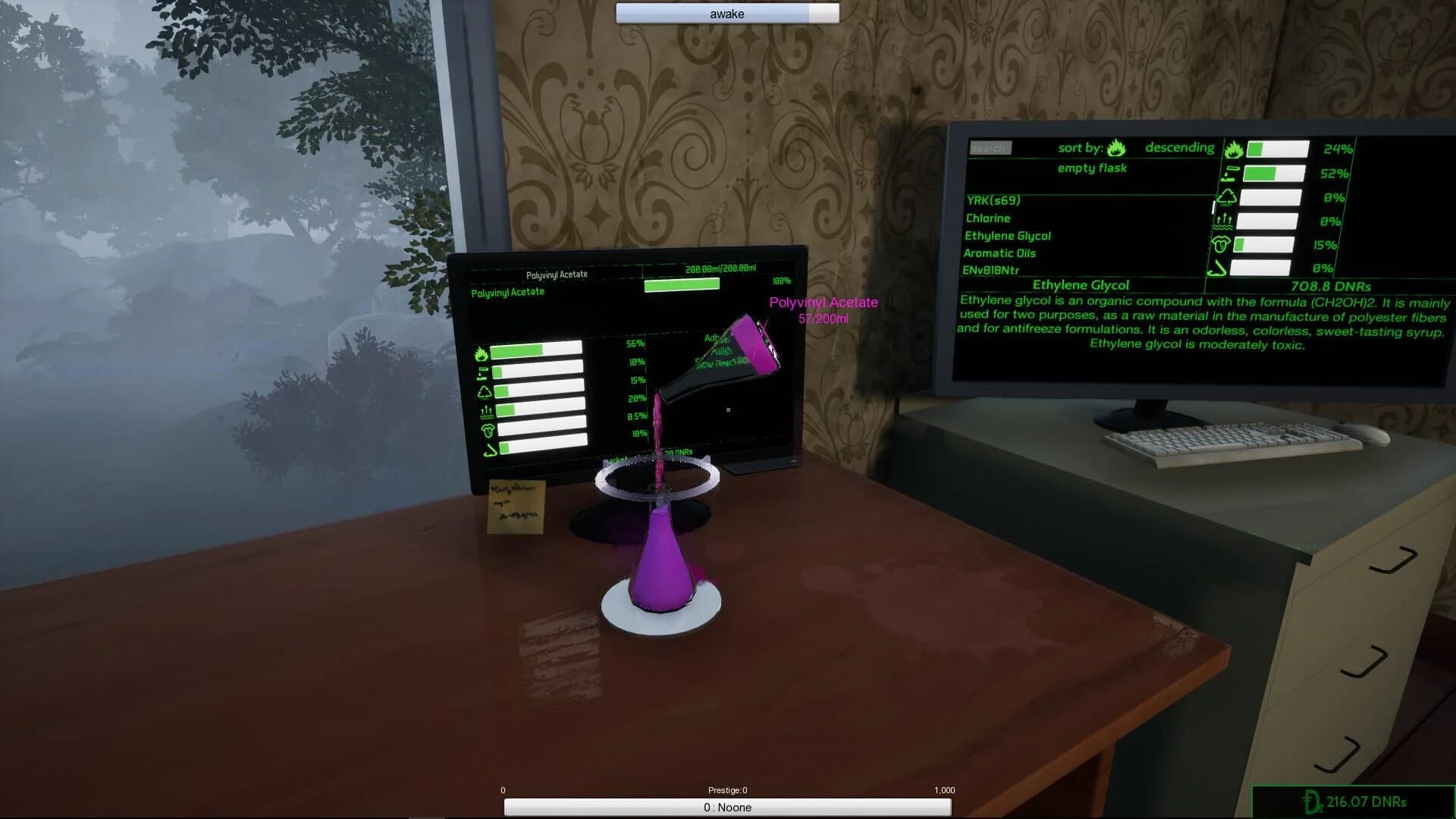Select the ENv818Ntr substance
1456x819 pixels.
pos(990,269)
